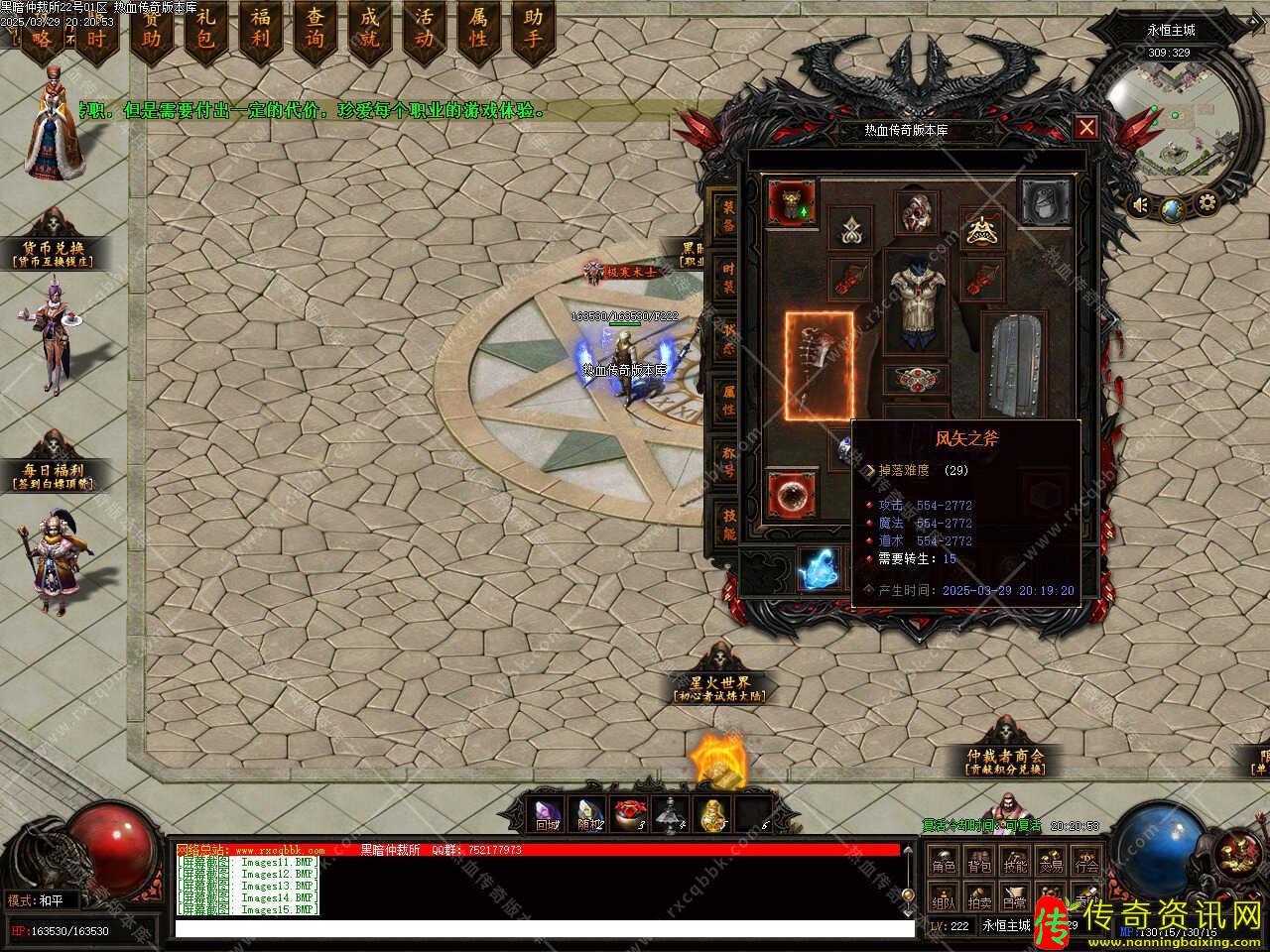1270x952 pixels.
Task: Click the chat input field
Action: 544,929
